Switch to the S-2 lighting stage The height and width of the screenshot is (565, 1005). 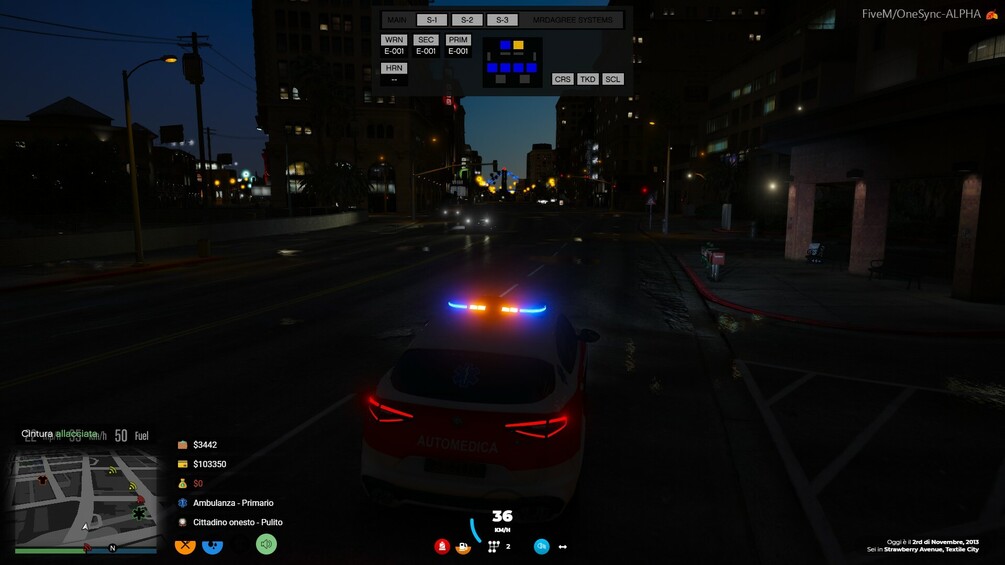pos(467,20)
